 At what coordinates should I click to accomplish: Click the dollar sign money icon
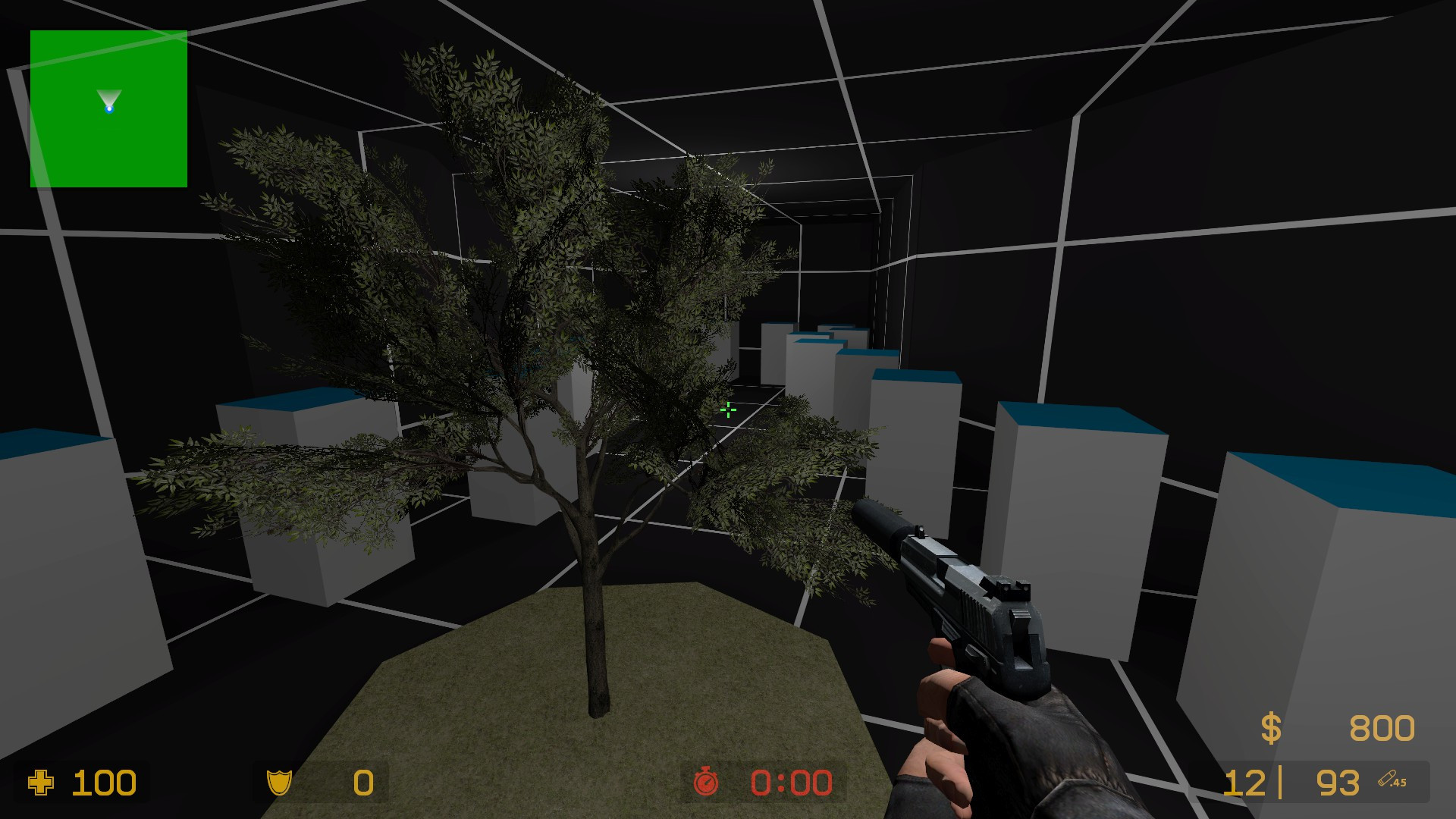click(1269, 726)
